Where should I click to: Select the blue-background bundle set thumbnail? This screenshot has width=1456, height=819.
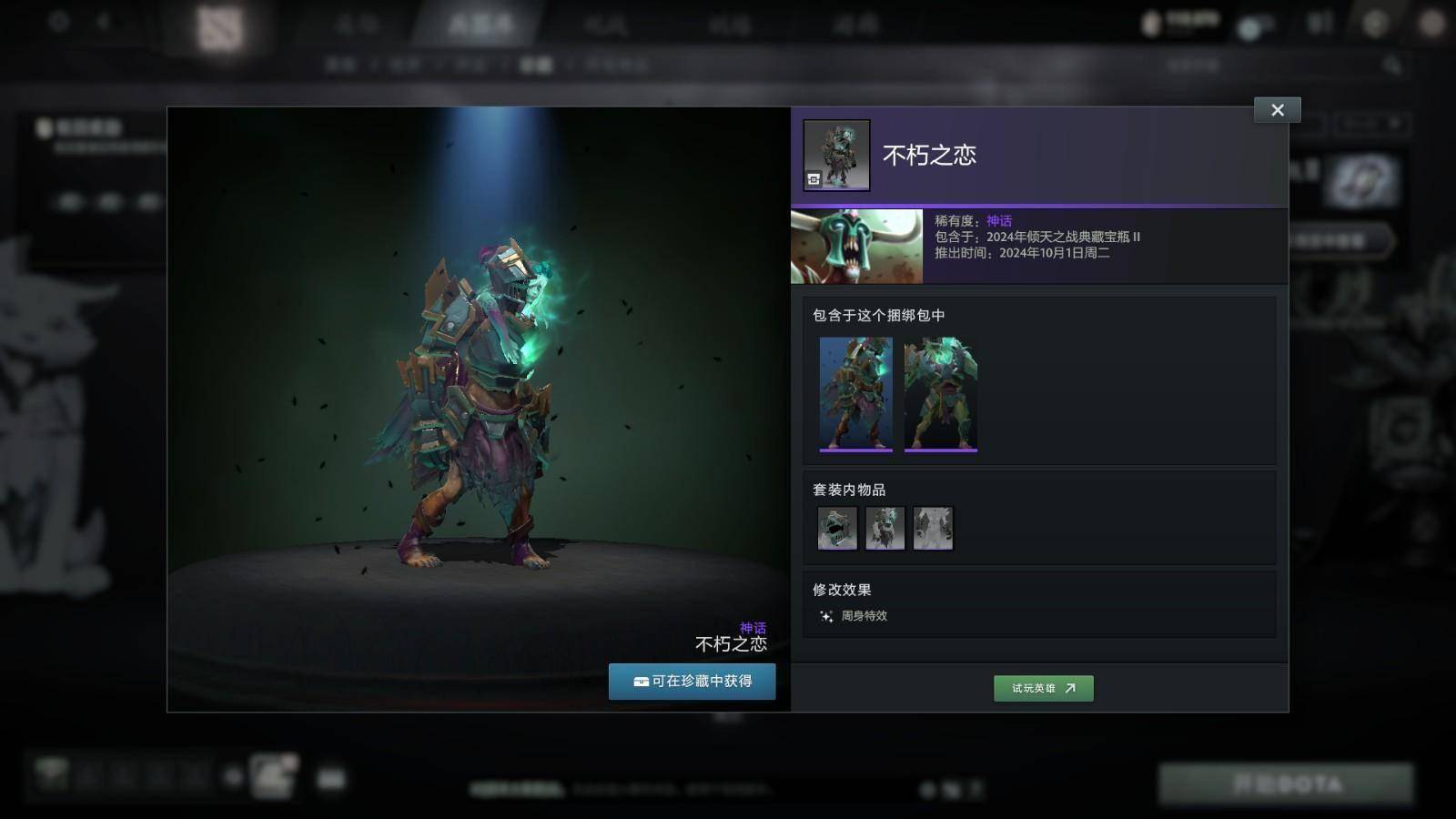point(855,393)
